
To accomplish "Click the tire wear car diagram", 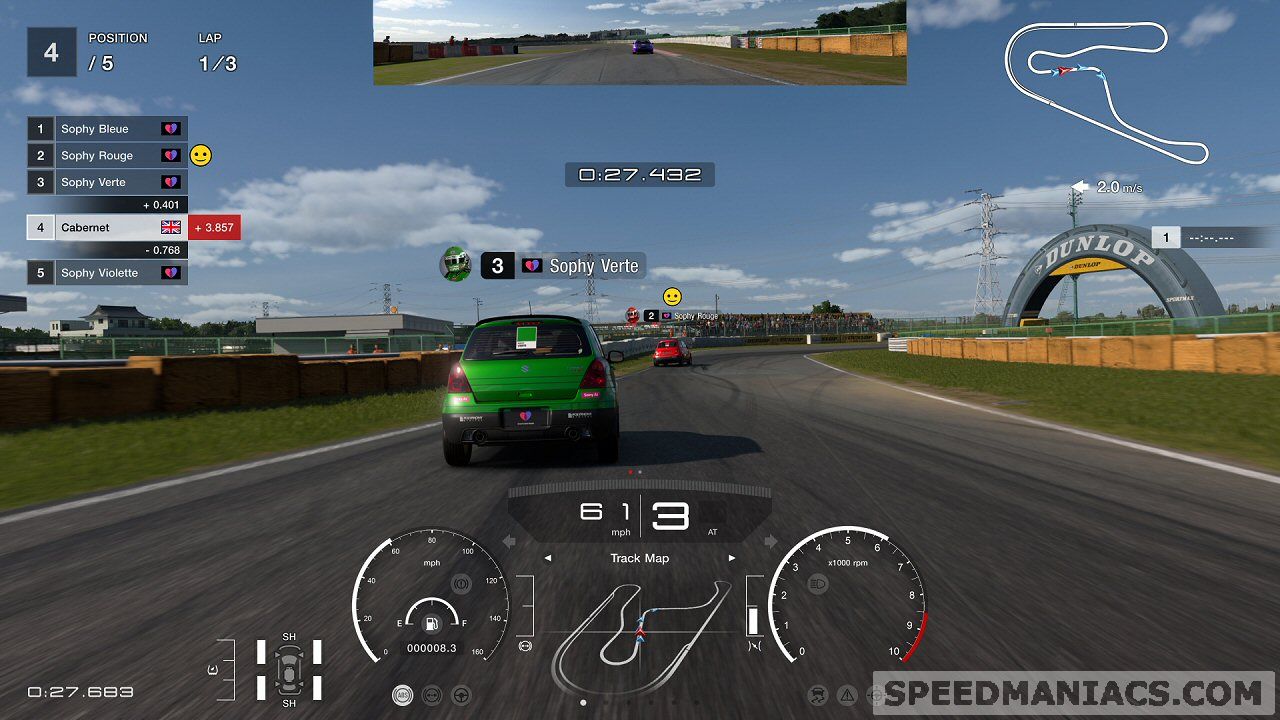I will [x=289, y=669].
